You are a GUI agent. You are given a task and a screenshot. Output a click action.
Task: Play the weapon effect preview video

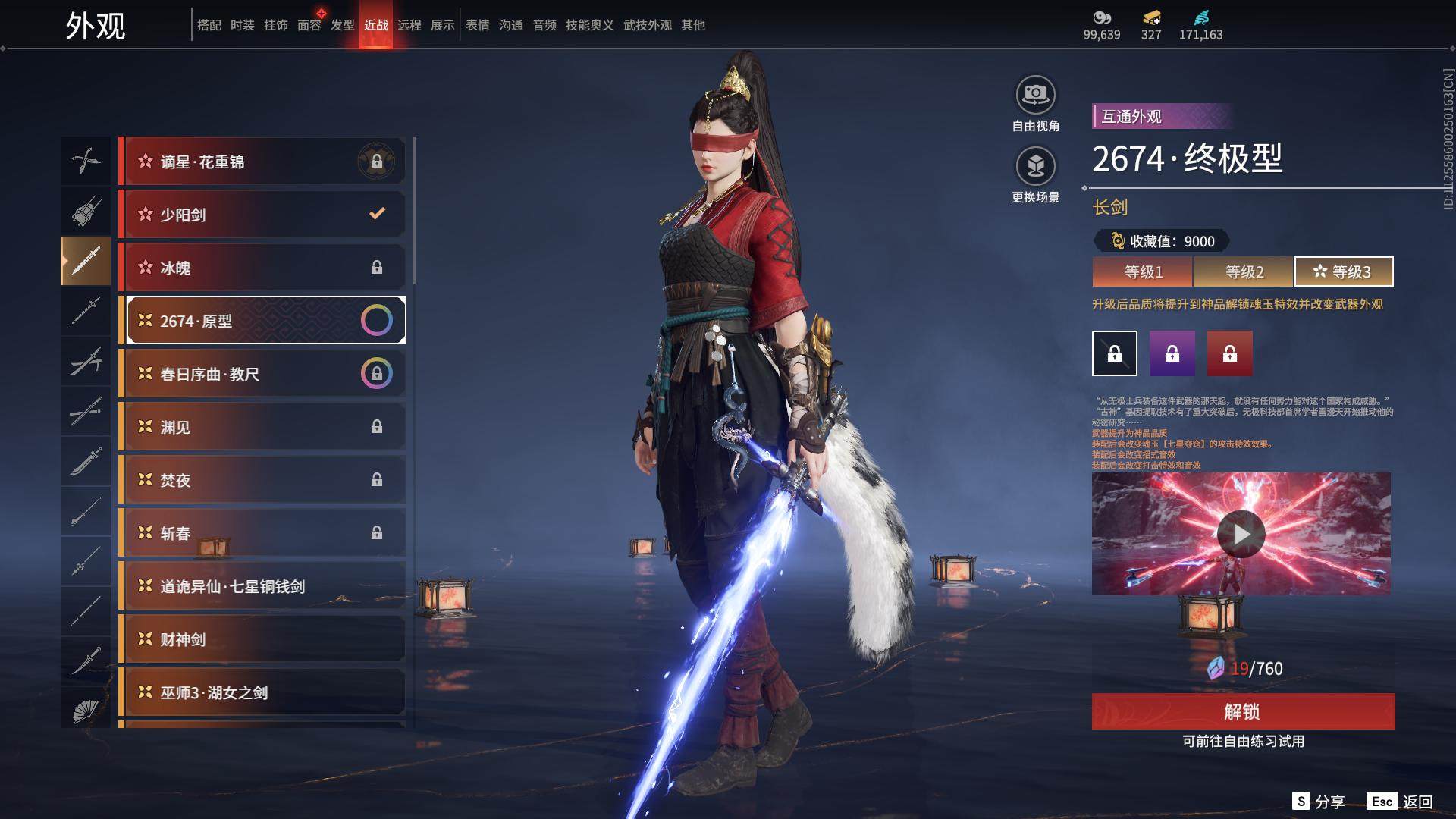(1241, 534)
